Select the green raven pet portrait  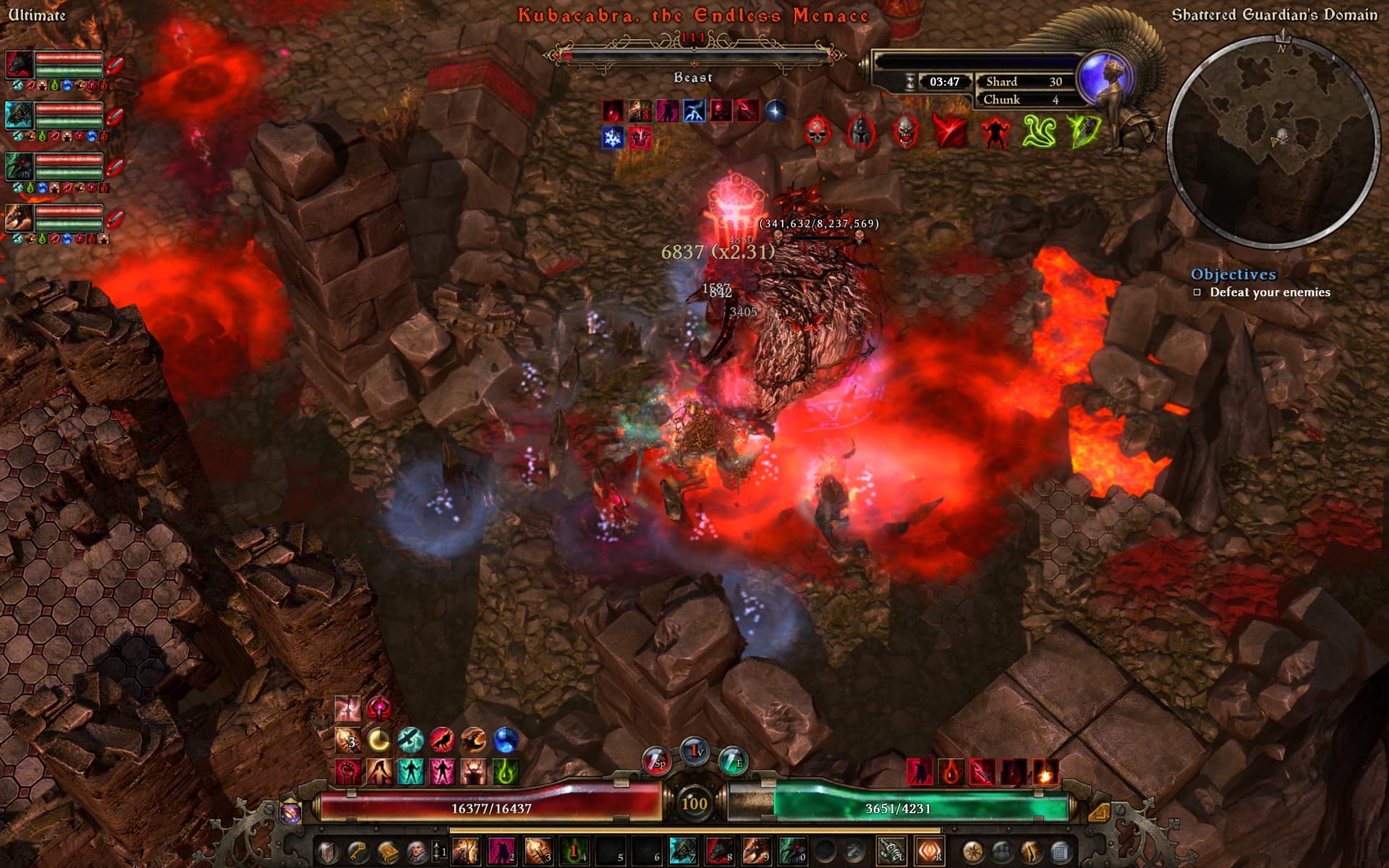tap(18, 167)
